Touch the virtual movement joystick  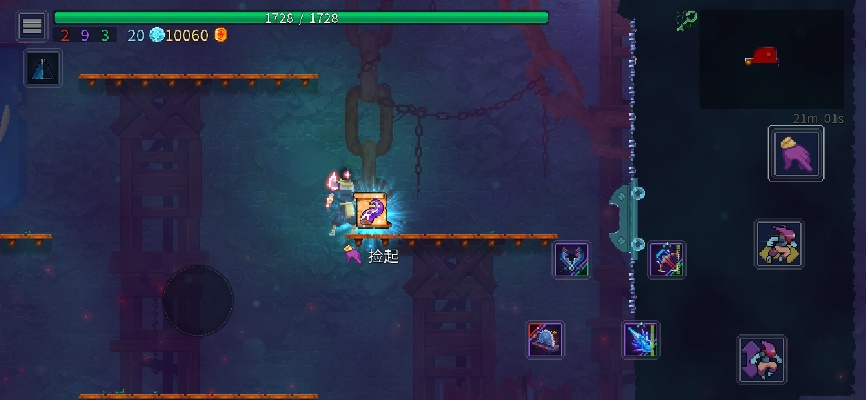[x=198, y=300]
